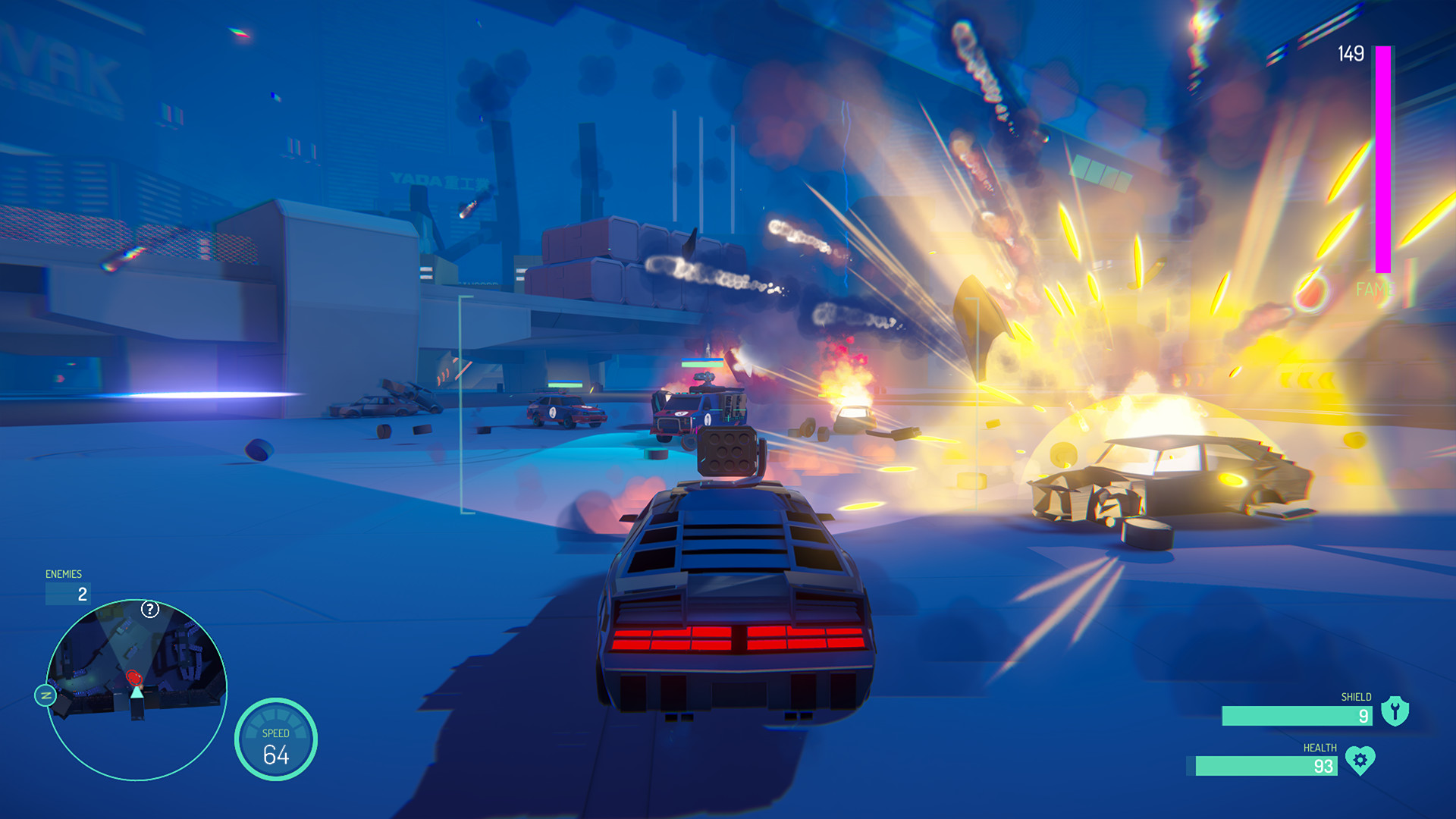The image size is (1456, 819).
Task: Click the enemies count showing 2
Action: pyautogui.click(x=81, y=594)
